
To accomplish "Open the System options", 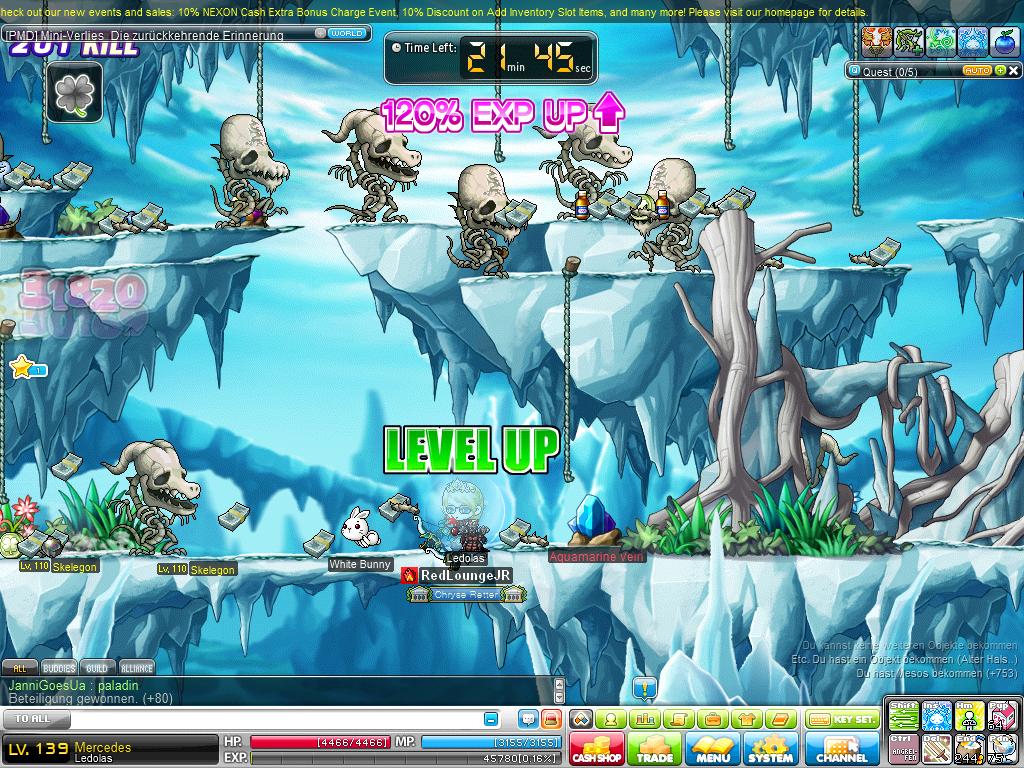I will (x=771, y=749).
